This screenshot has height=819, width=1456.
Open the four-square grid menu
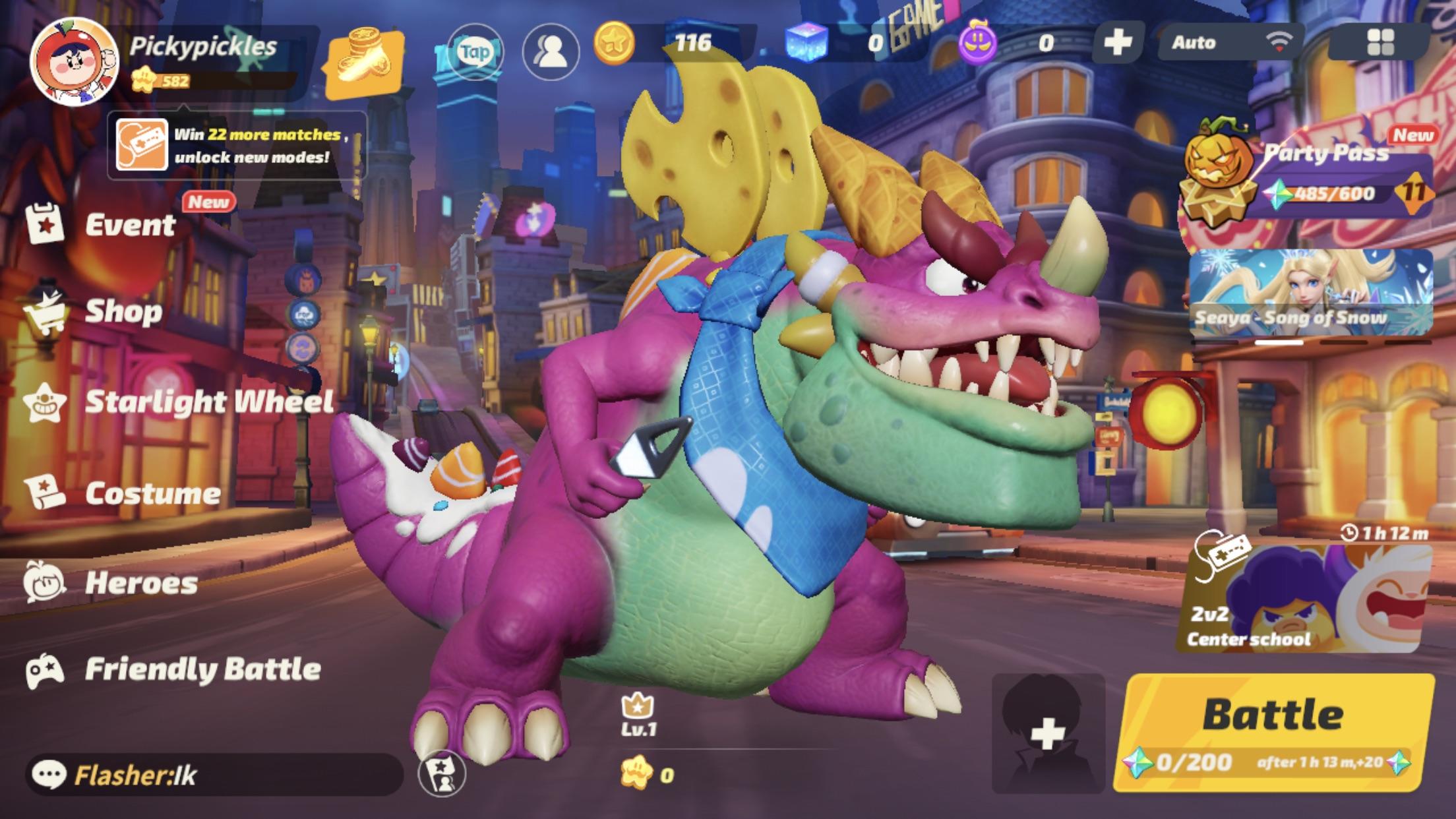pyautogui.click(x=1380, y=43)
